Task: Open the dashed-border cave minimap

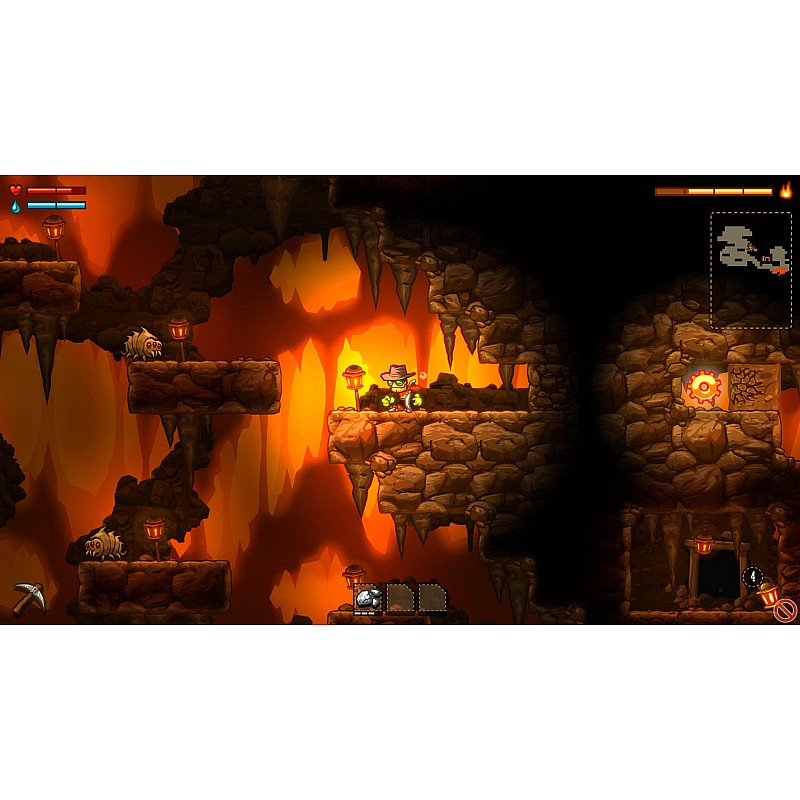Action: tap(750, 269)
